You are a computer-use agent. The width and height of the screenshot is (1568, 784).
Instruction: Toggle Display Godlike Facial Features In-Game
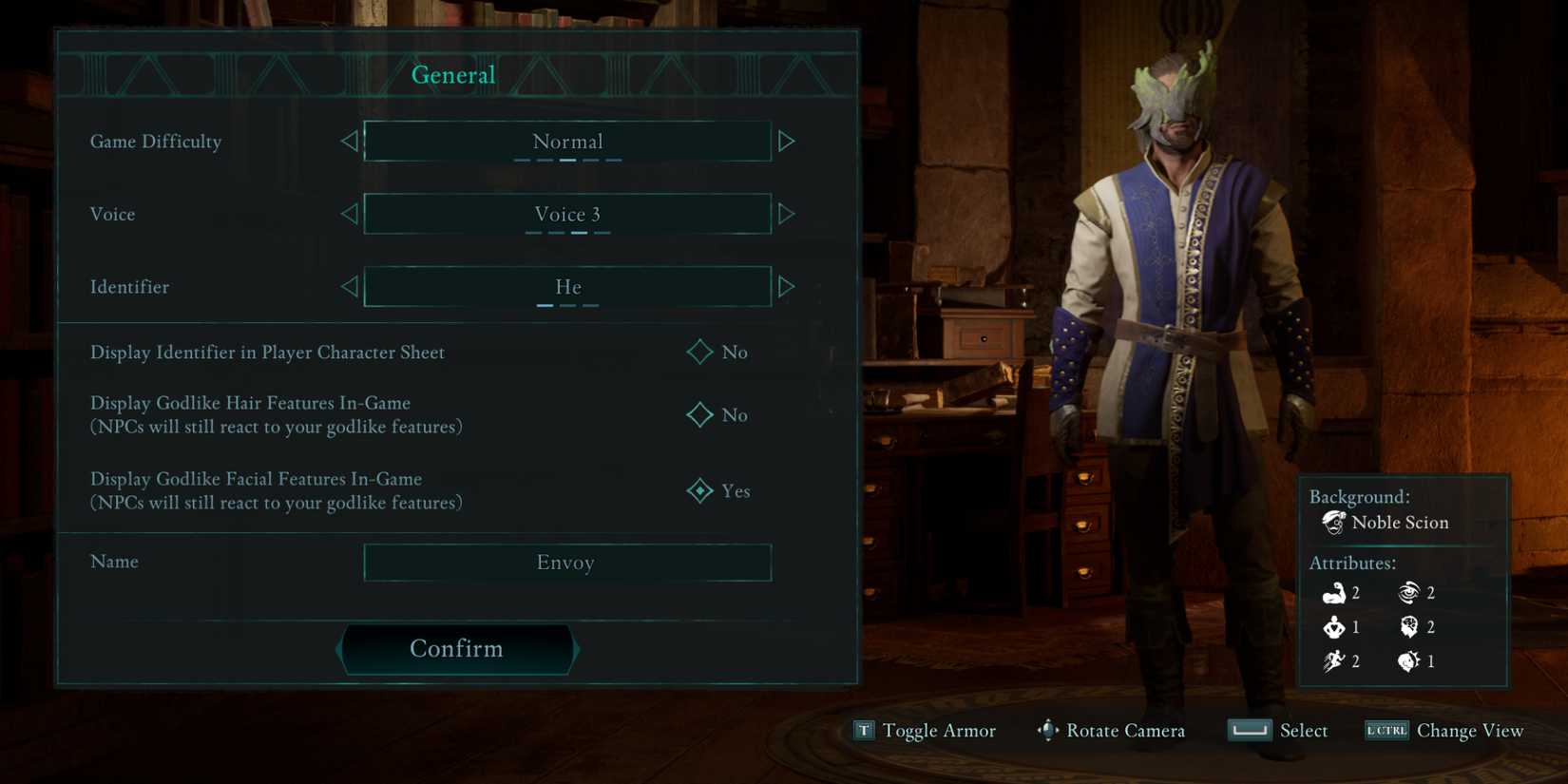[700, 490]
